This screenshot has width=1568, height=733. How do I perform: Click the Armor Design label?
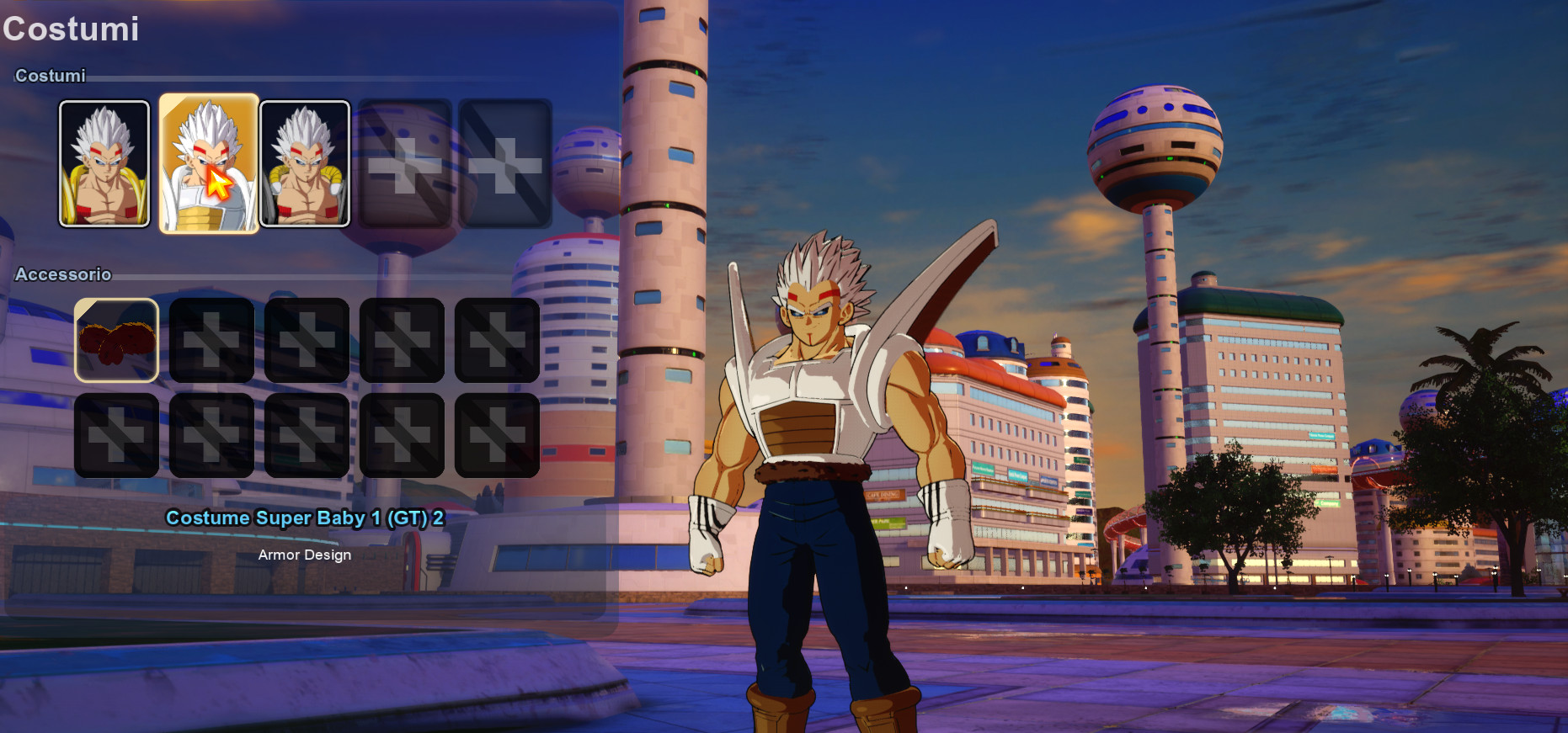point(304,555)
